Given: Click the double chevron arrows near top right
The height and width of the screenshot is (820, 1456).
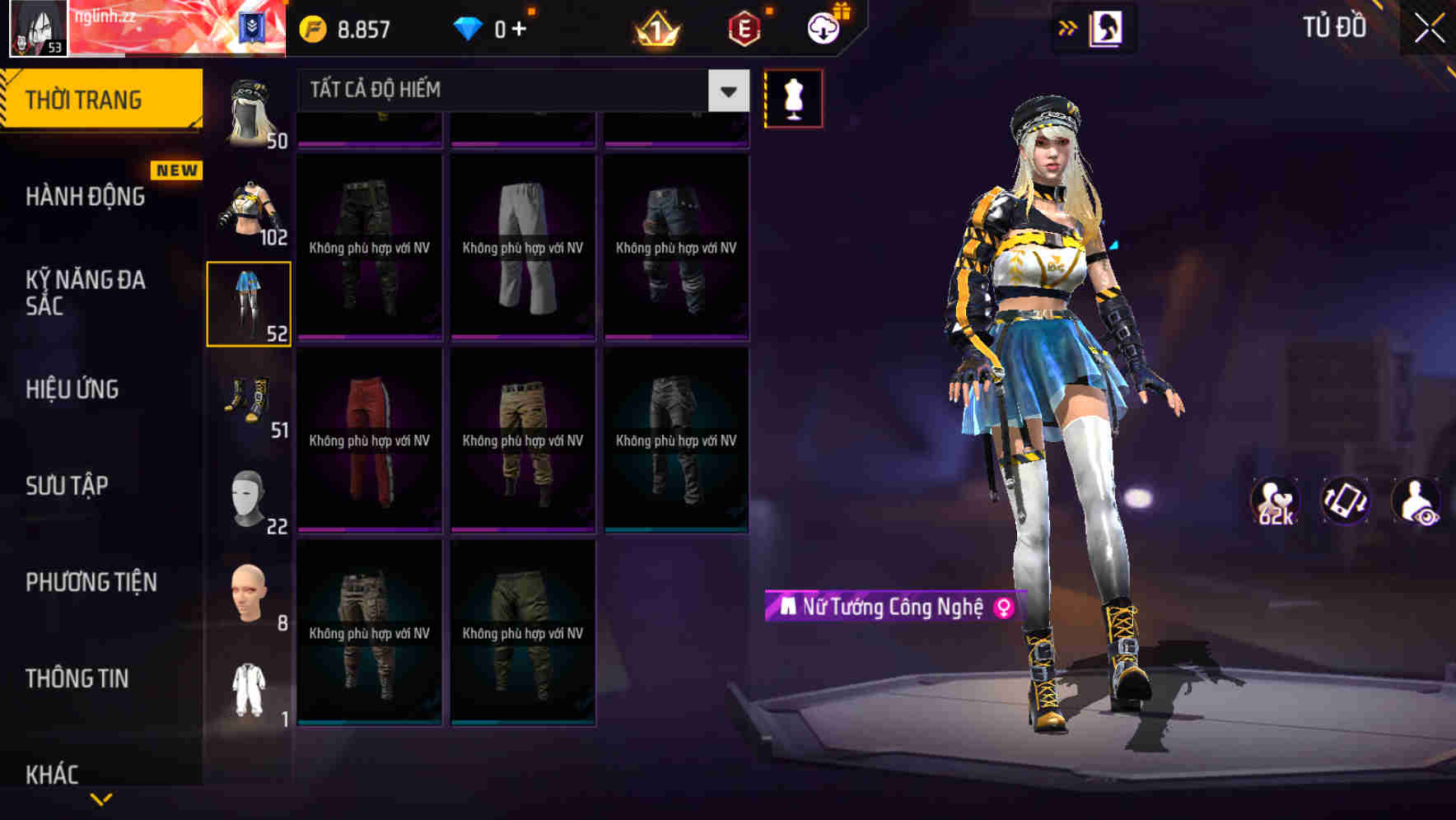Looking at the screenshot, I should tap(1068, 26).
